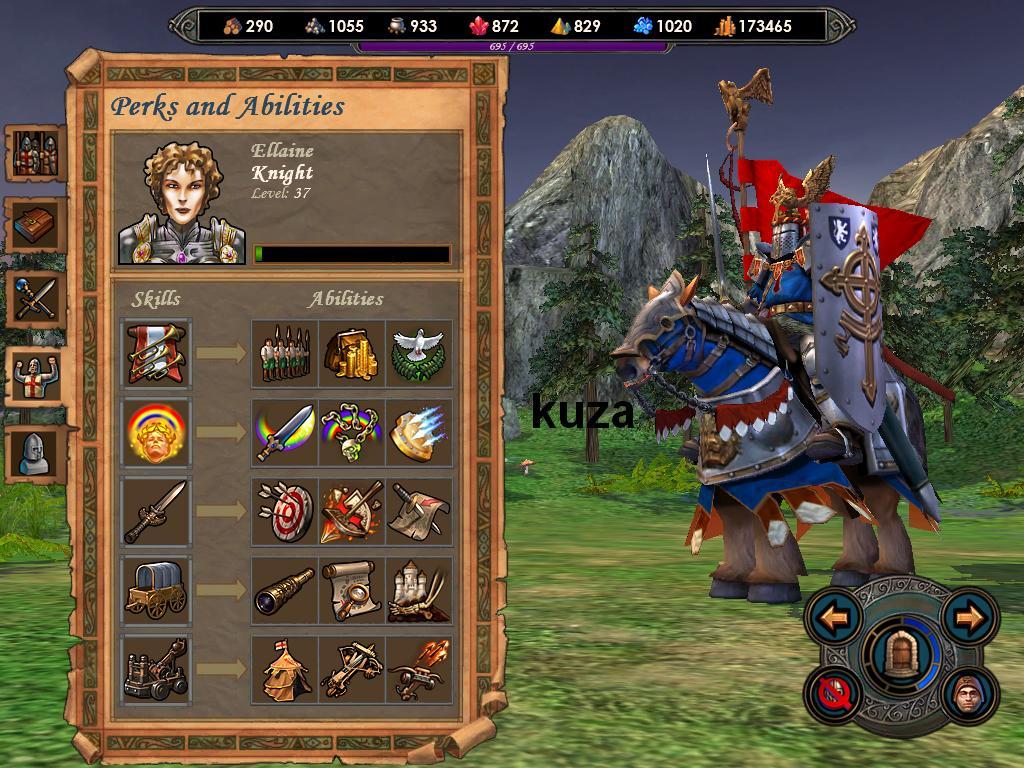1024x768 pixels.
Task: Choose the archery target ability
Action: tap(284, 511)
